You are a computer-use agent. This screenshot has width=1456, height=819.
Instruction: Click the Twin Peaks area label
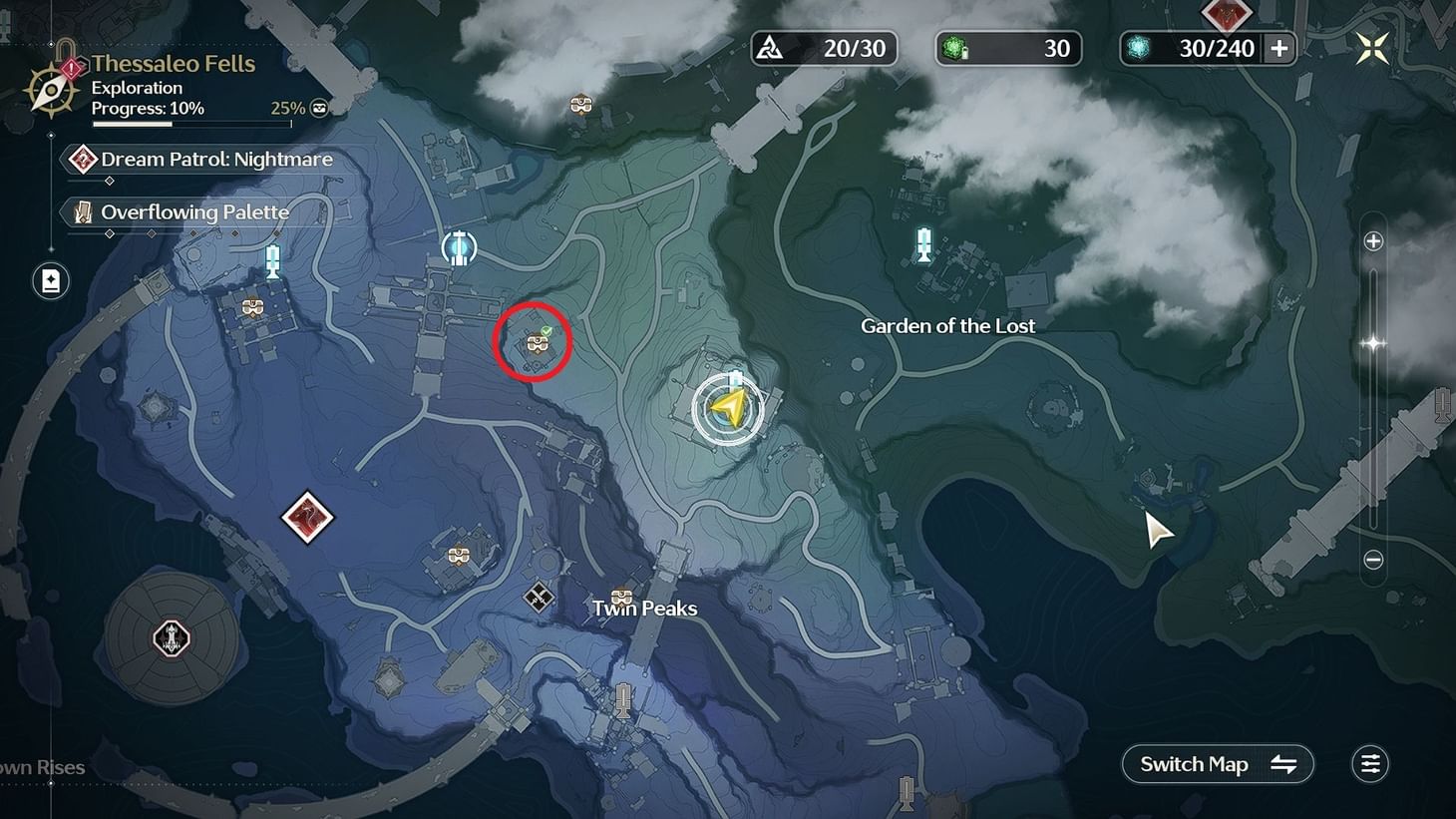643,608
